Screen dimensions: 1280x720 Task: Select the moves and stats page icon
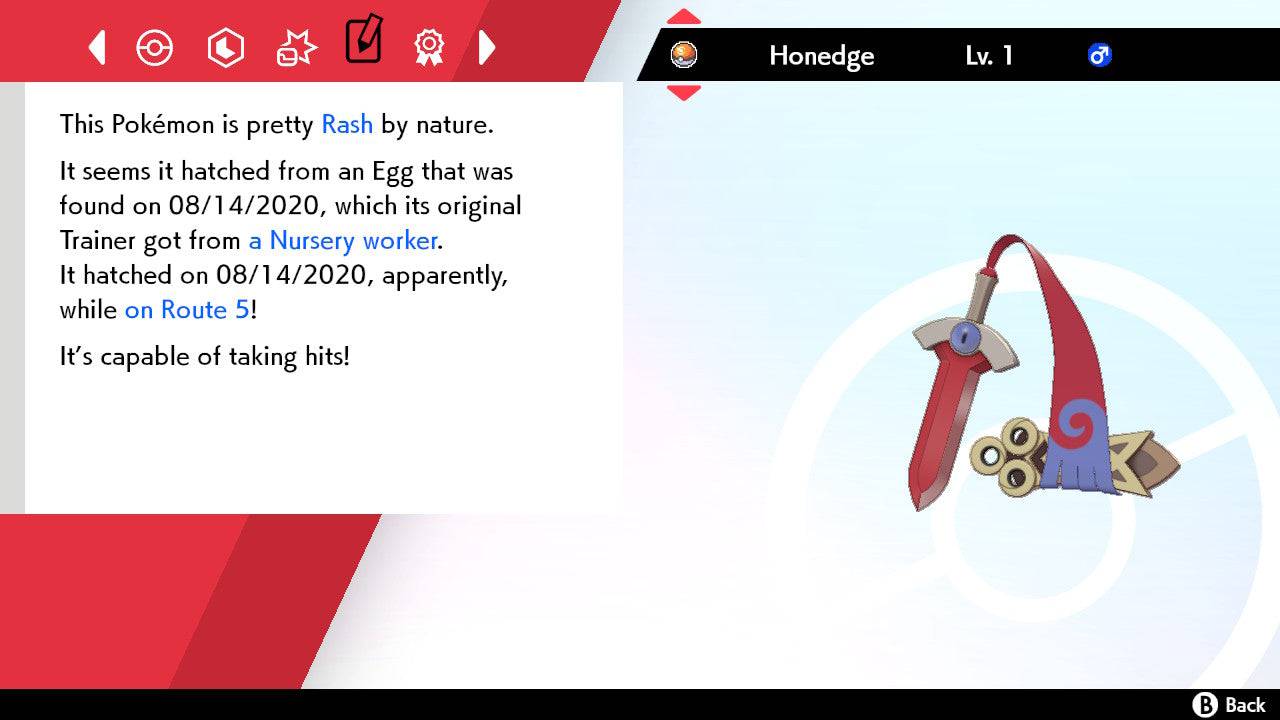(226, 47)
